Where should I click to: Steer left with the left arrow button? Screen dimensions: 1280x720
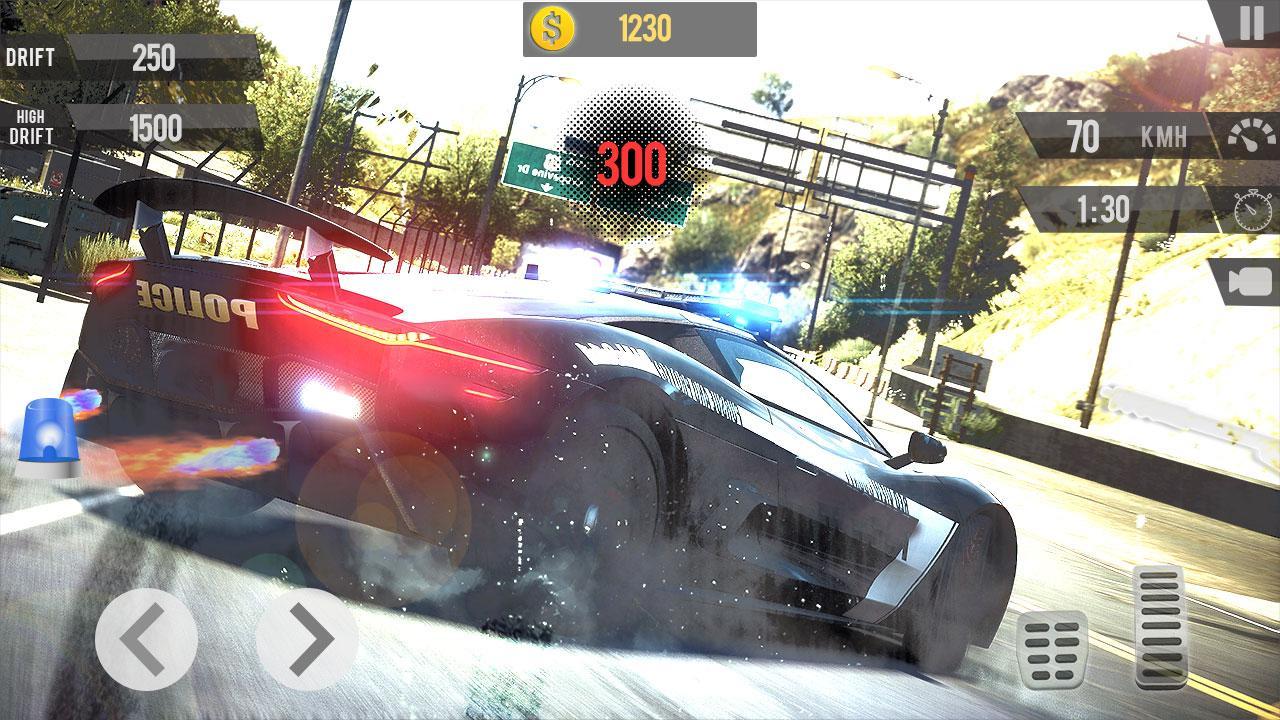[x=146, y=638]
